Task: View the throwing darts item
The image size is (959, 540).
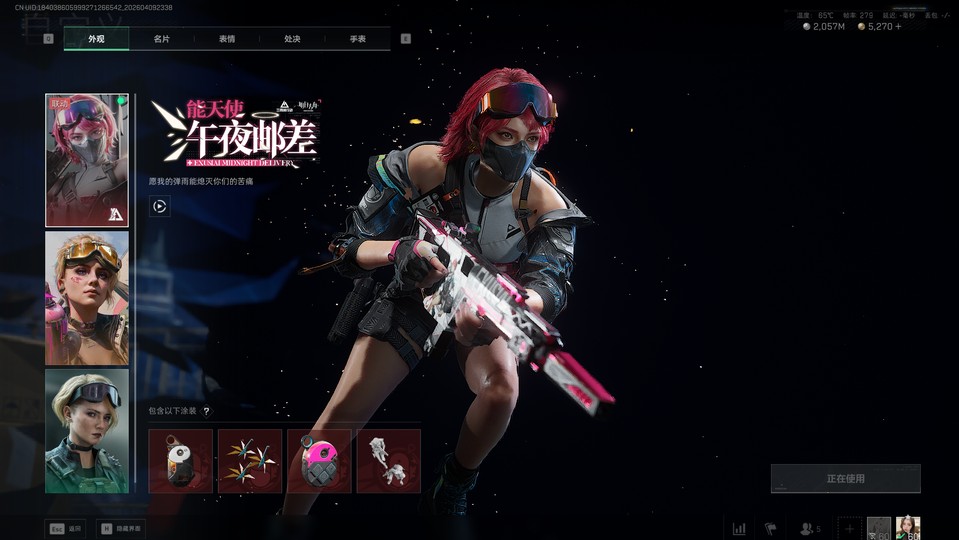Action: (250, 461)
